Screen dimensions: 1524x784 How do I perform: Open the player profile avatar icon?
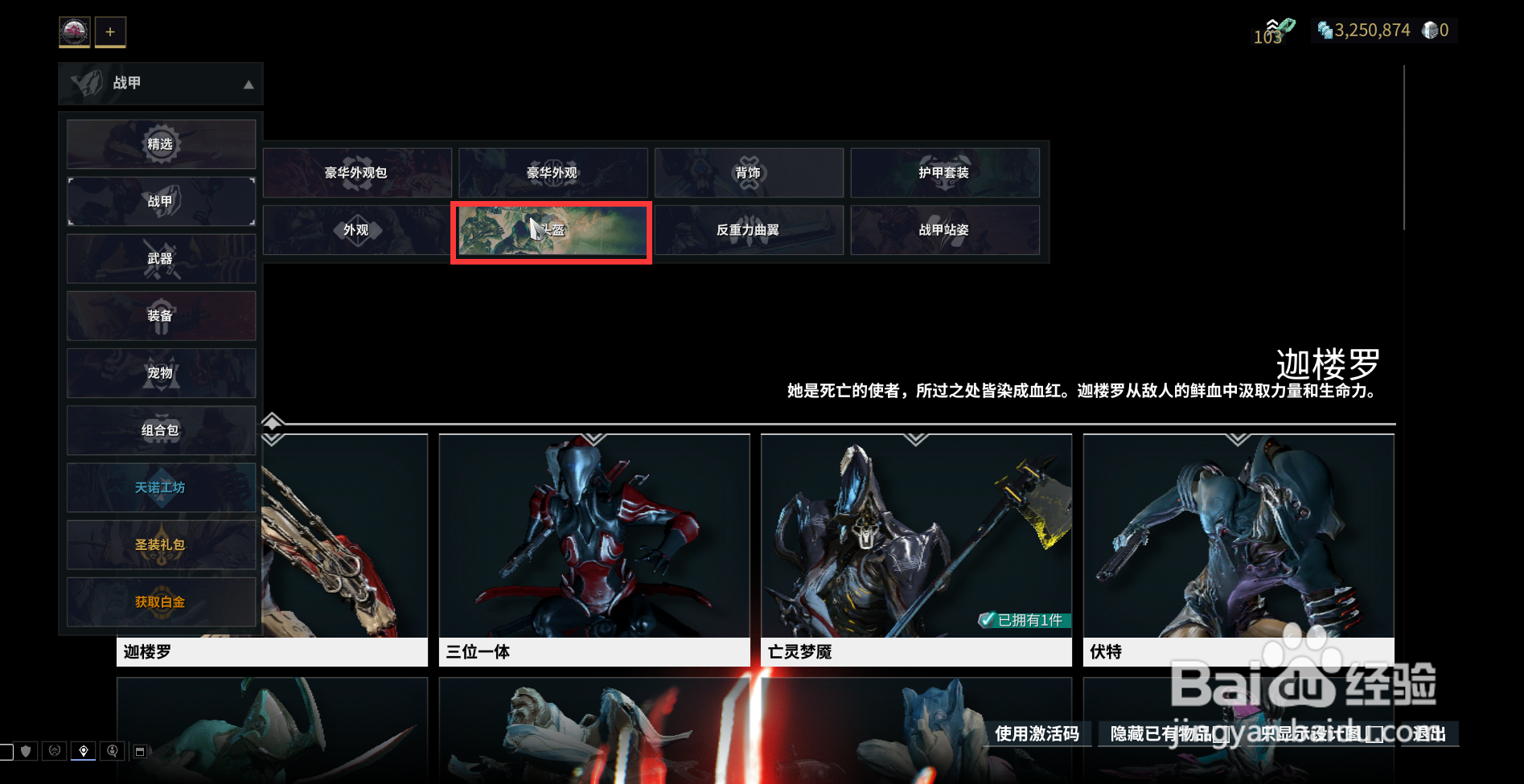[74, 31]
